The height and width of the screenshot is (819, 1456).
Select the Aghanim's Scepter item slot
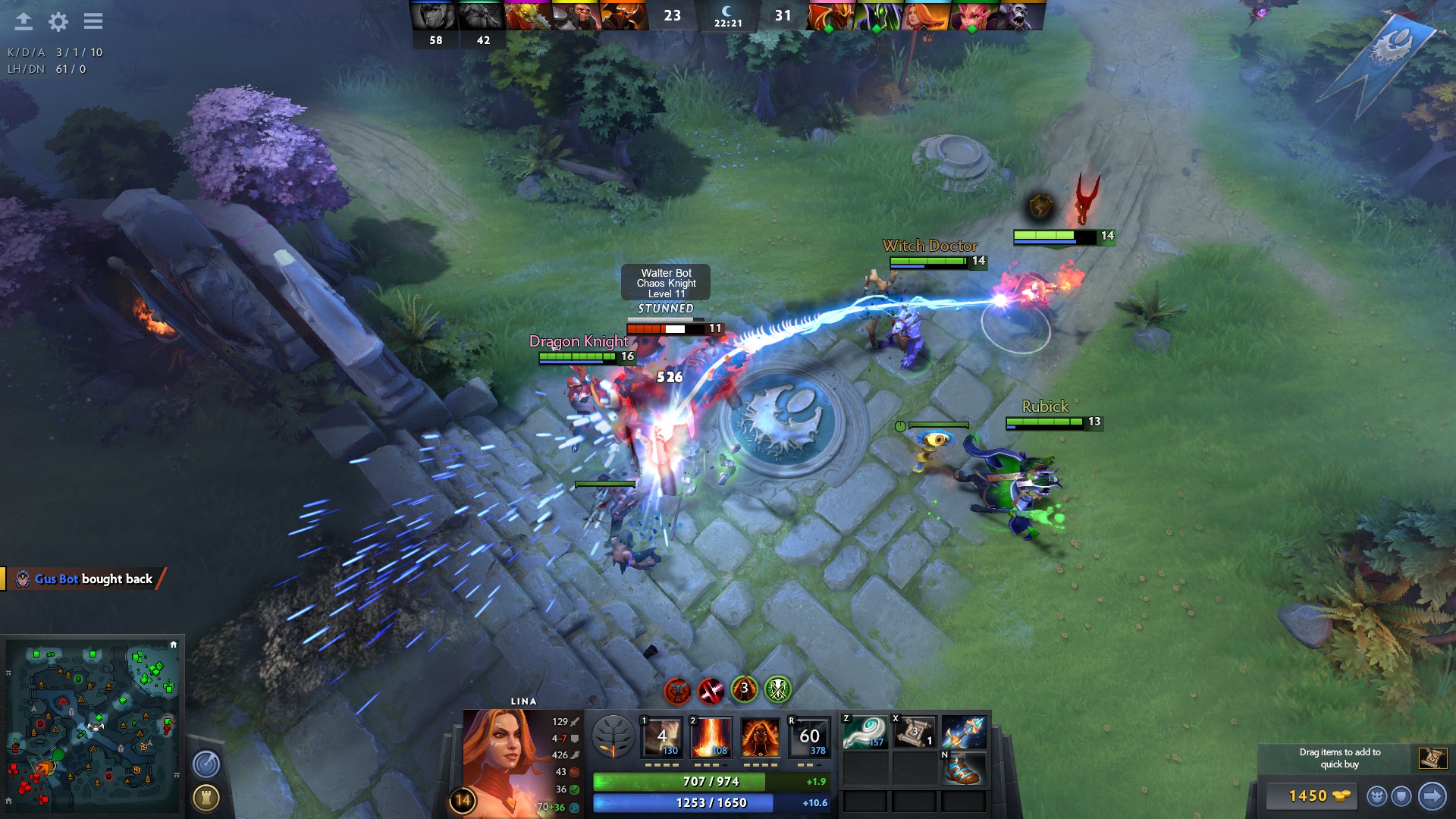click(964, 733)
